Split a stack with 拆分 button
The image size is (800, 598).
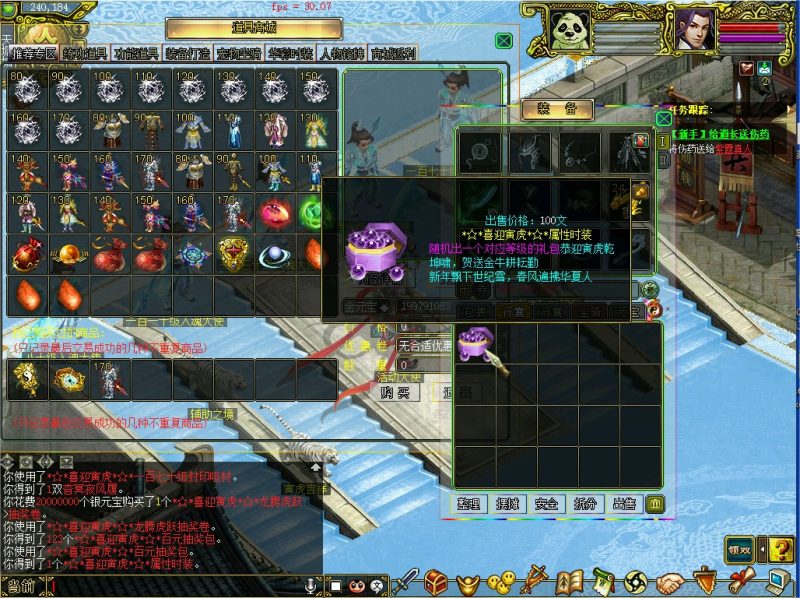pos(584,503)
